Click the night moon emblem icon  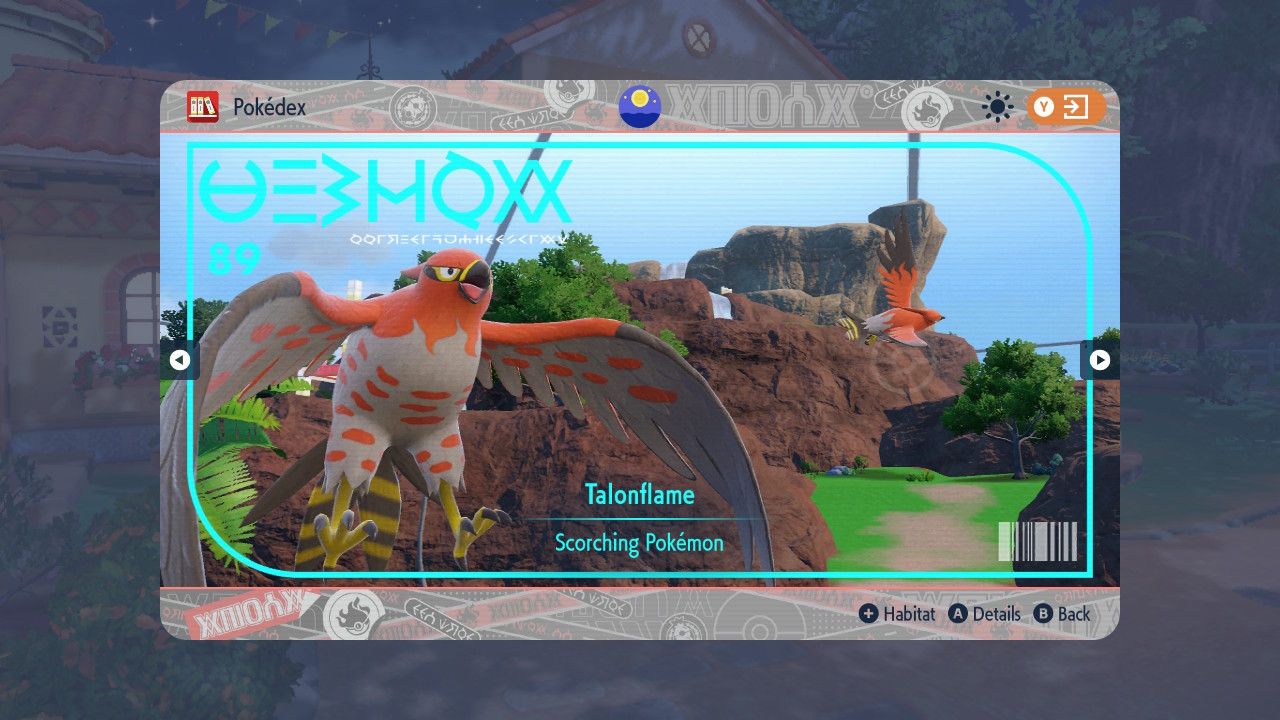(640, 107)
